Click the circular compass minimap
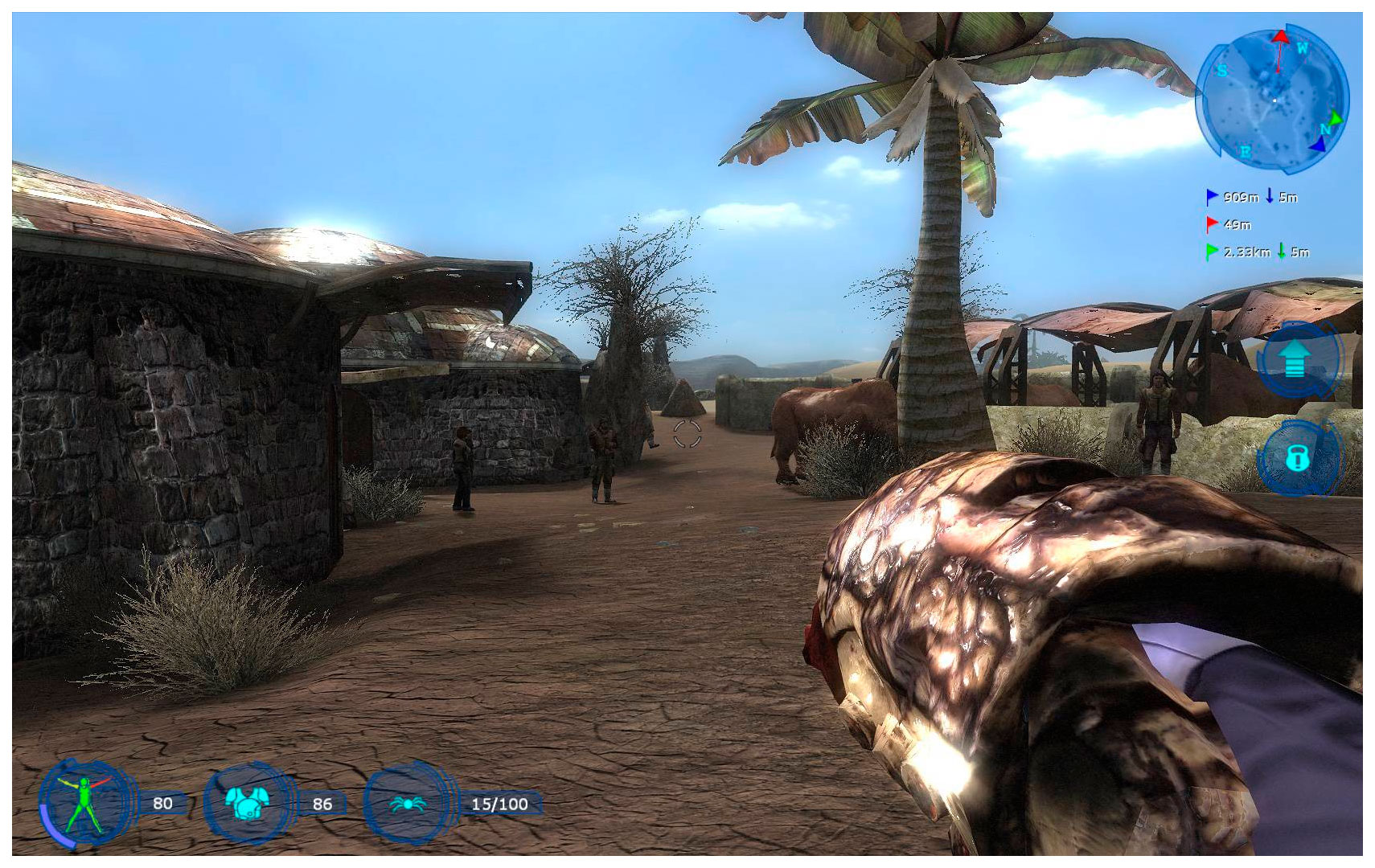The image size is (1375, 868). click(x=1272, y=100)
